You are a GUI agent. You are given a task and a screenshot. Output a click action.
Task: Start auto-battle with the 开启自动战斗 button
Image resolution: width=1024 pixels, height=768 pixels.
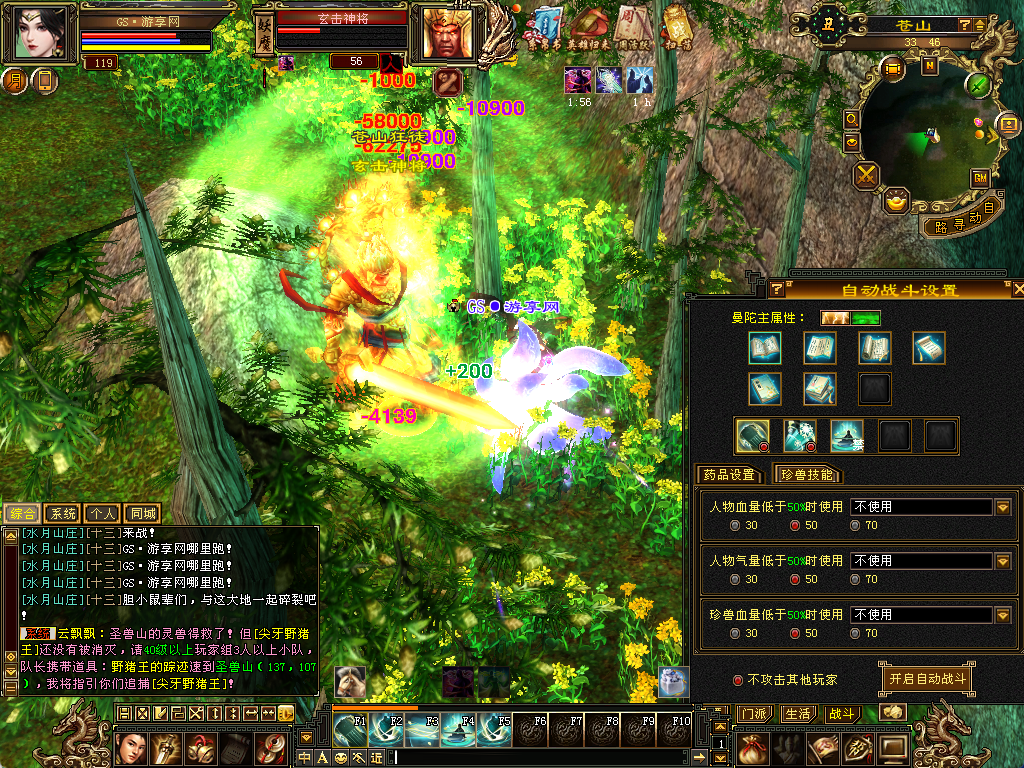click(926, 678)
